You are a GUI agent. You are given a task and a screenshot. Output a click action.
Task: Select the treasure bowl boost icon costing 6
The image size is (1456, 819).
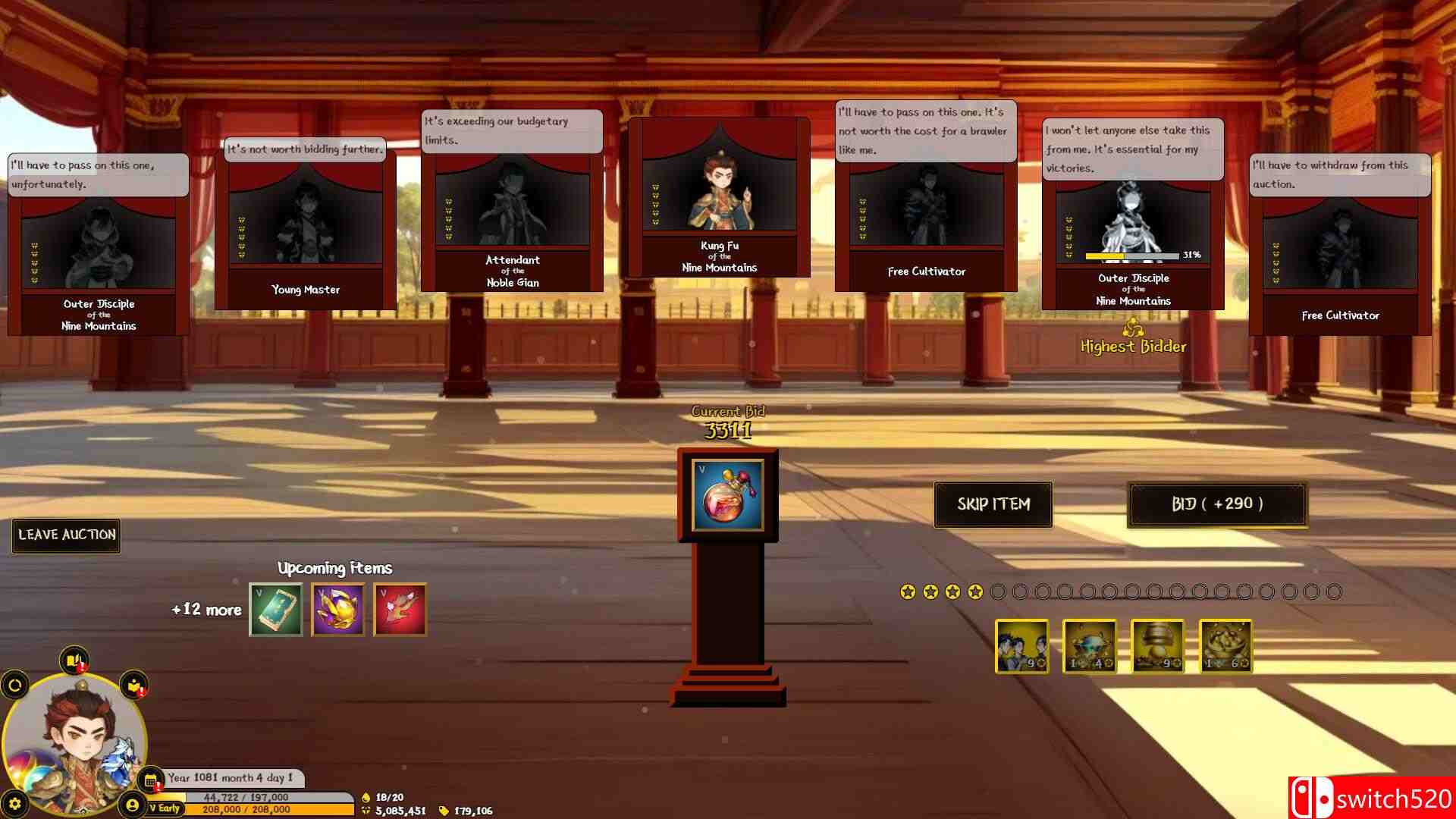[1227, 647]
